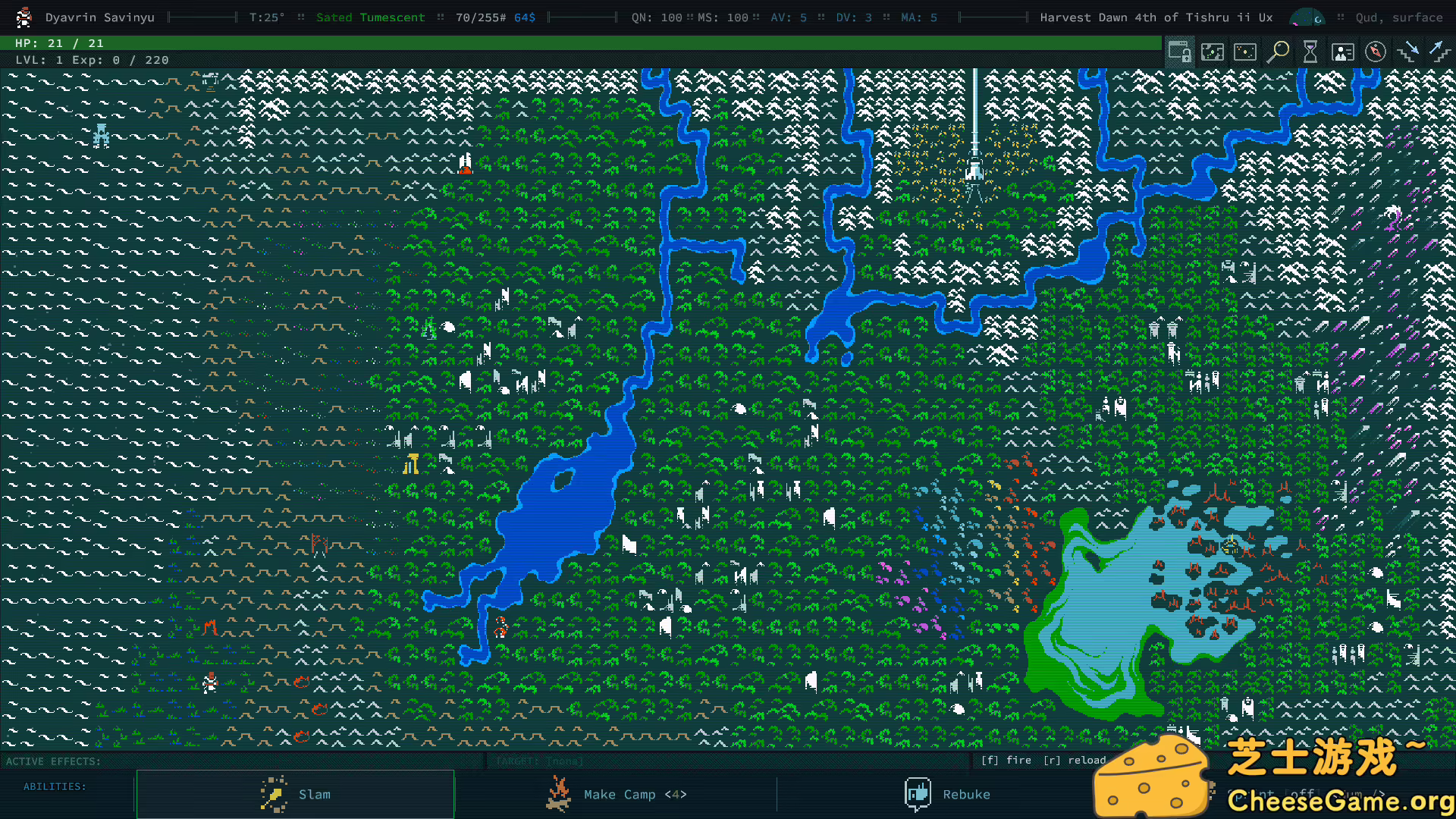Click the Rebuke speech bubble icon
This screenshot has width=1456, height=819.
(x=918, y=794)
